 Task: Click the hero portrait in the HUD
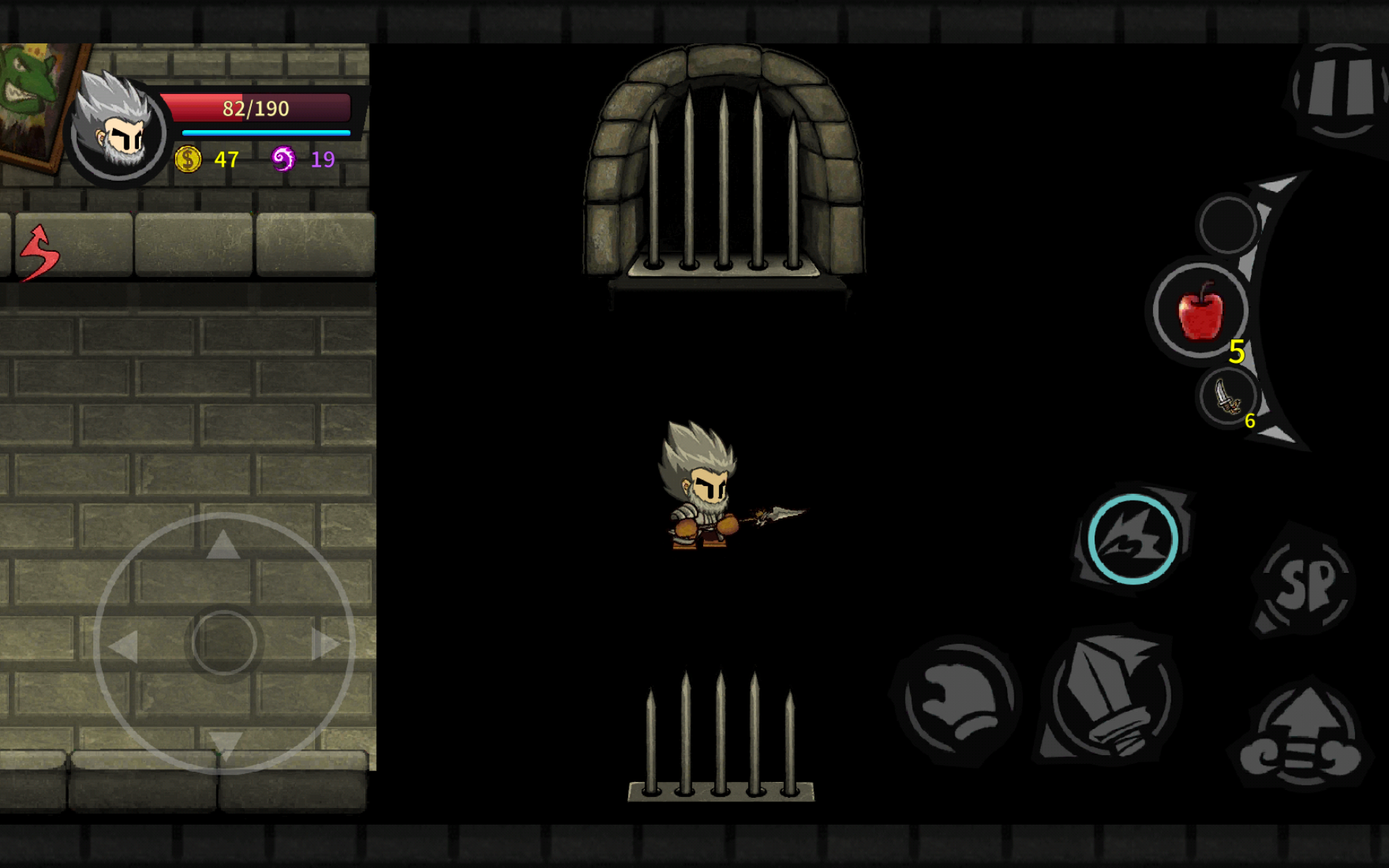pyautogui.click(x=118, y=130)
